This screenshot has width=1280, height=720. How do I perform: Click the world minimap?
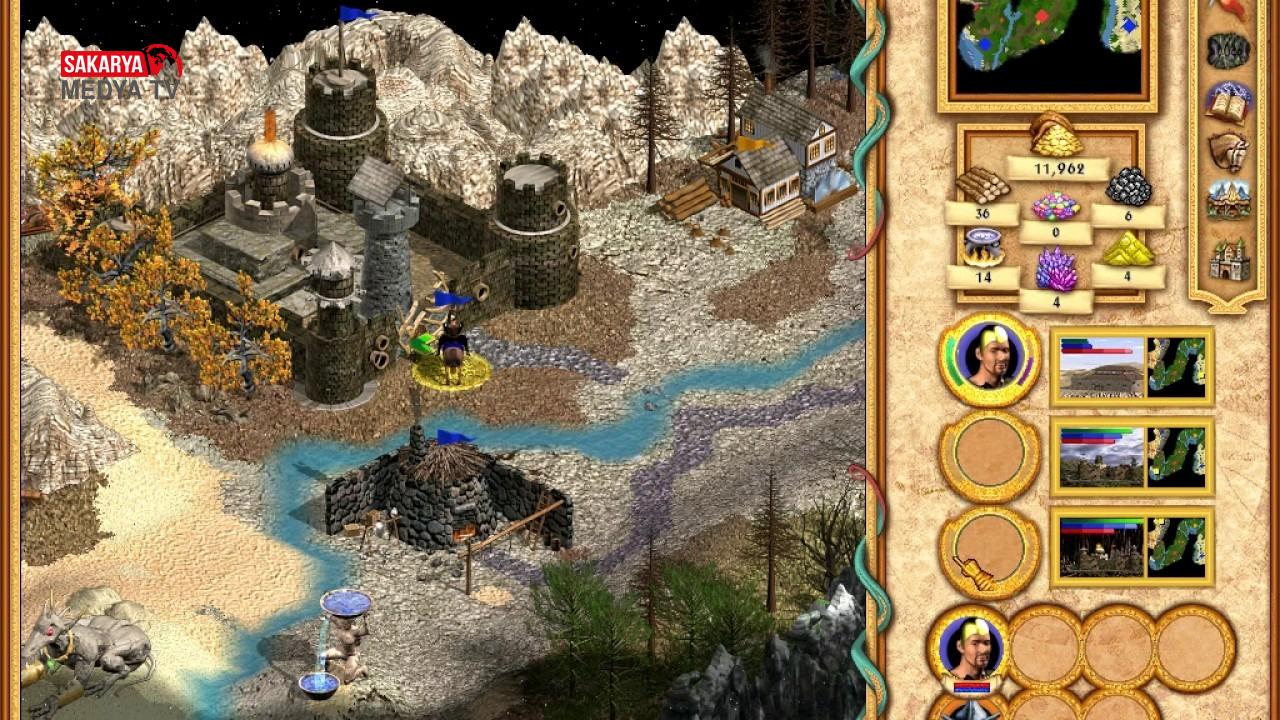pyautogui.click(x=1046, y=47)
